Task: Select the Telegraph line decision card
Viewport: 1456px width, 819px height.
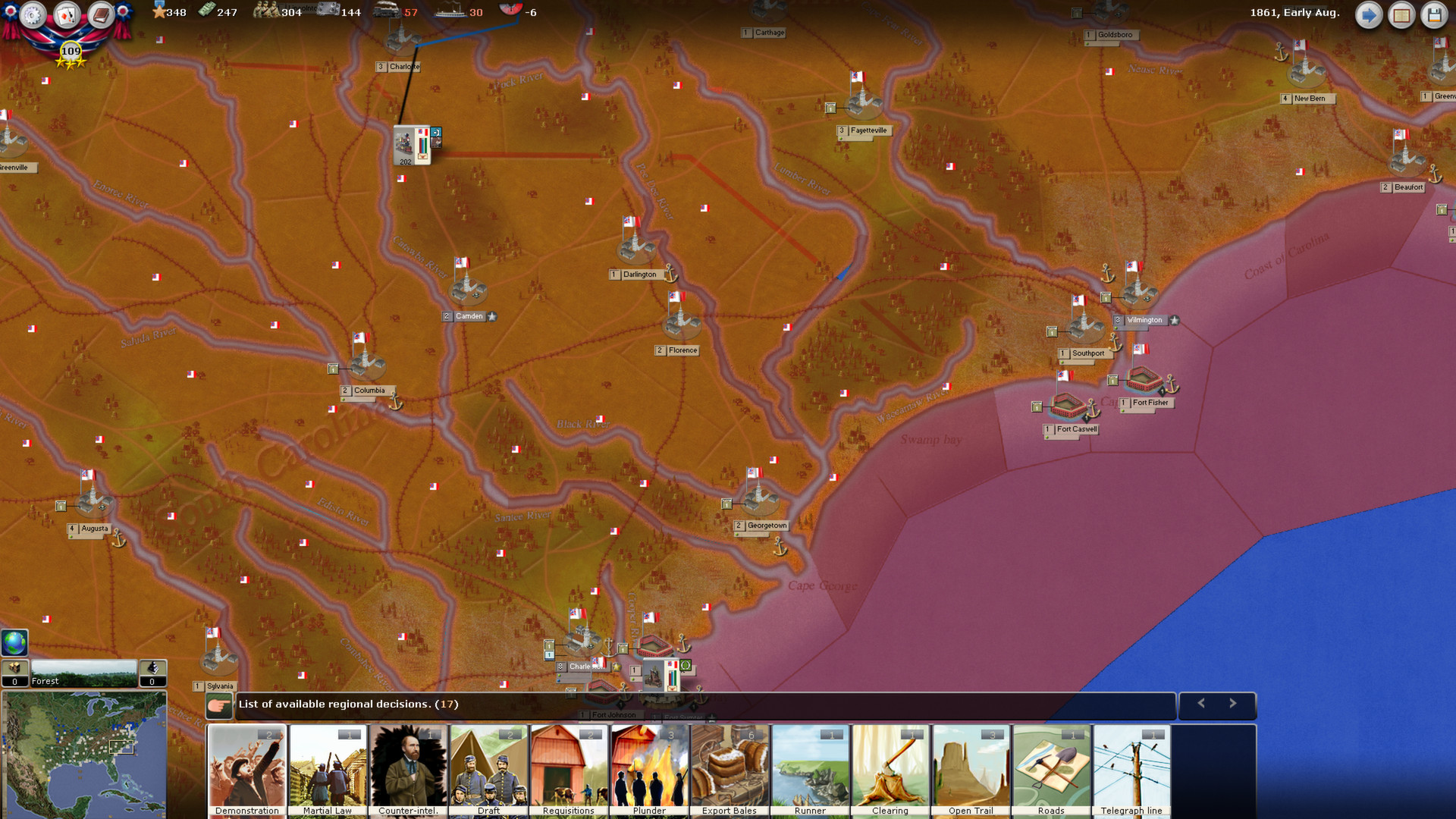Action: 1131,767
